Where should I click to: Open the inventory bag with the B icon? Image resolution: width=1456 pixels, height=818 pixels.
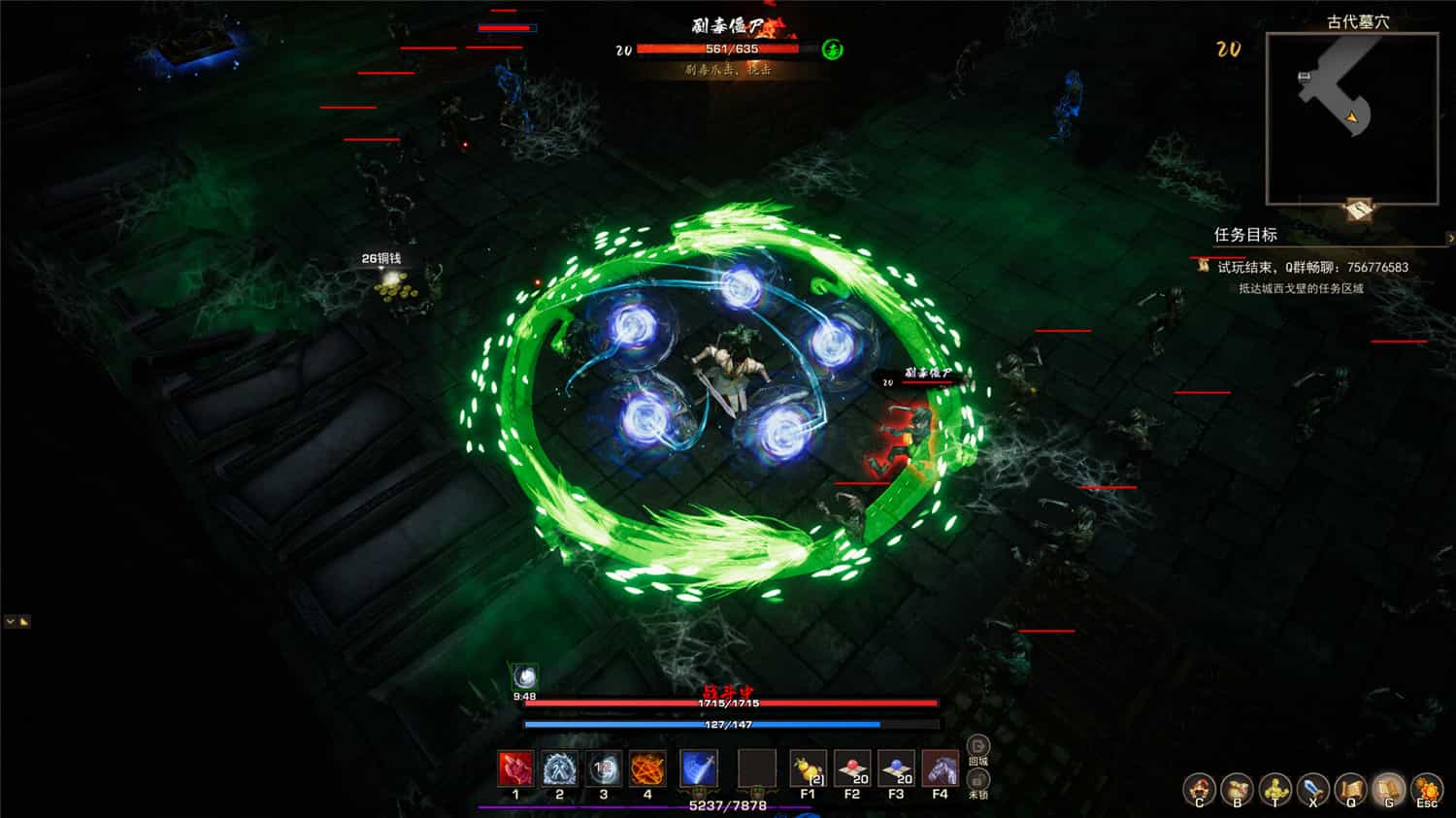pyautogui.click(x=1239, y=789)
